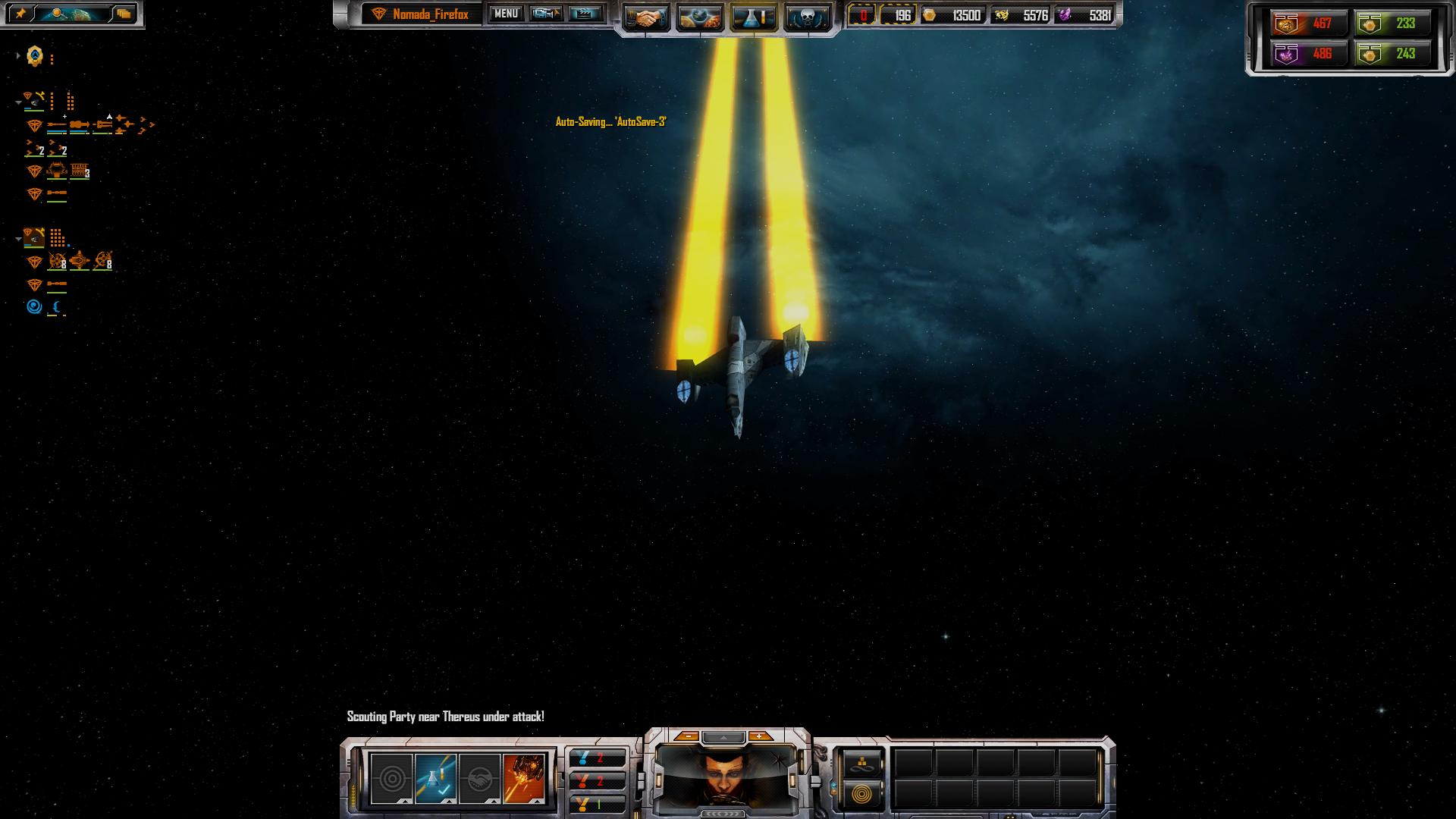Select the grey target ring notification tile

(392, 778)
